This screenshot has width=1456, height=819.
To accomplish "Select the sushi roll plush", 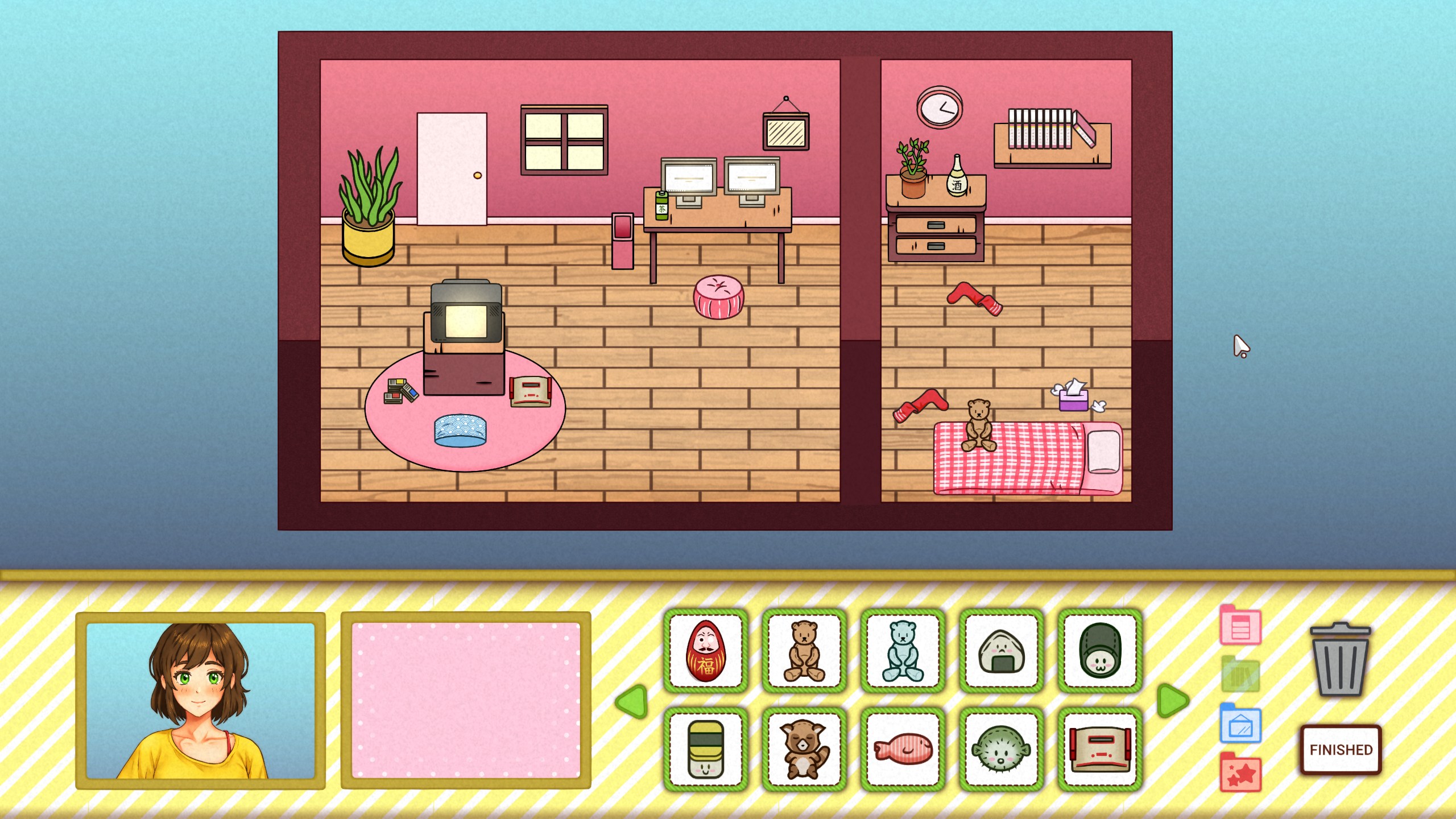I will [705, 750].
